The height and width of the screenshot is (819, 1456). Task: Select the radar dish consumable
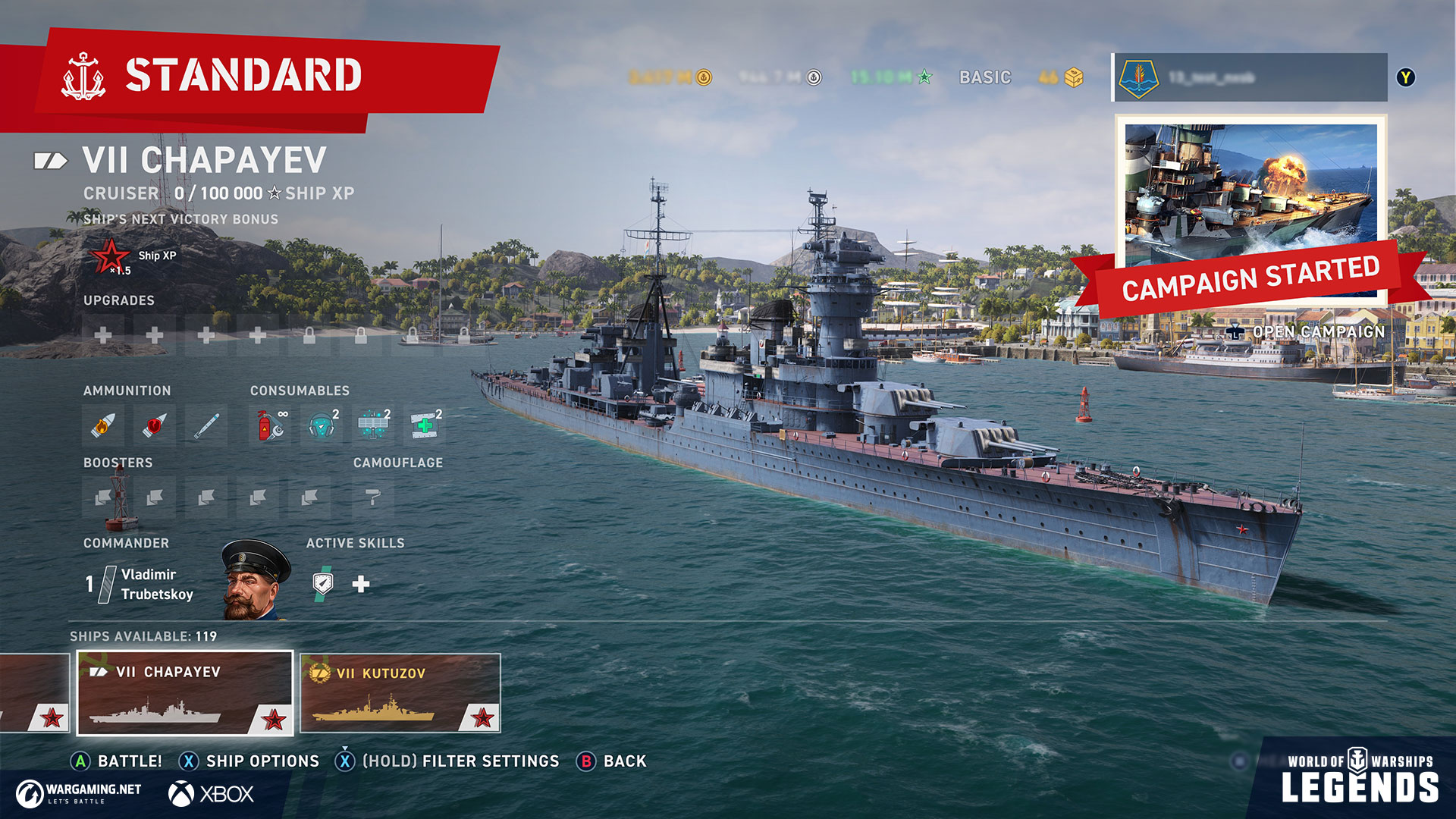[373, 425]
